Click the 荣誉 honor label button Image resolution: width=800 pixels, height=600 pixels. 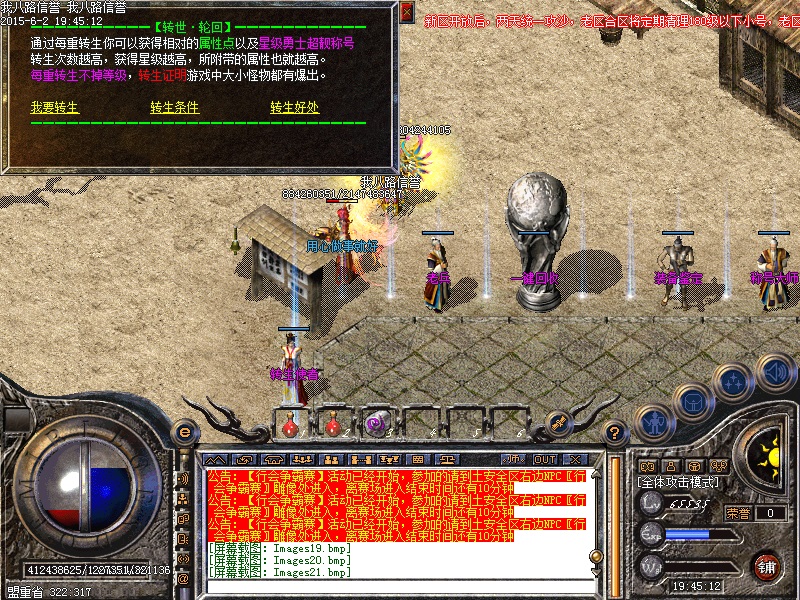click(738, 513)
